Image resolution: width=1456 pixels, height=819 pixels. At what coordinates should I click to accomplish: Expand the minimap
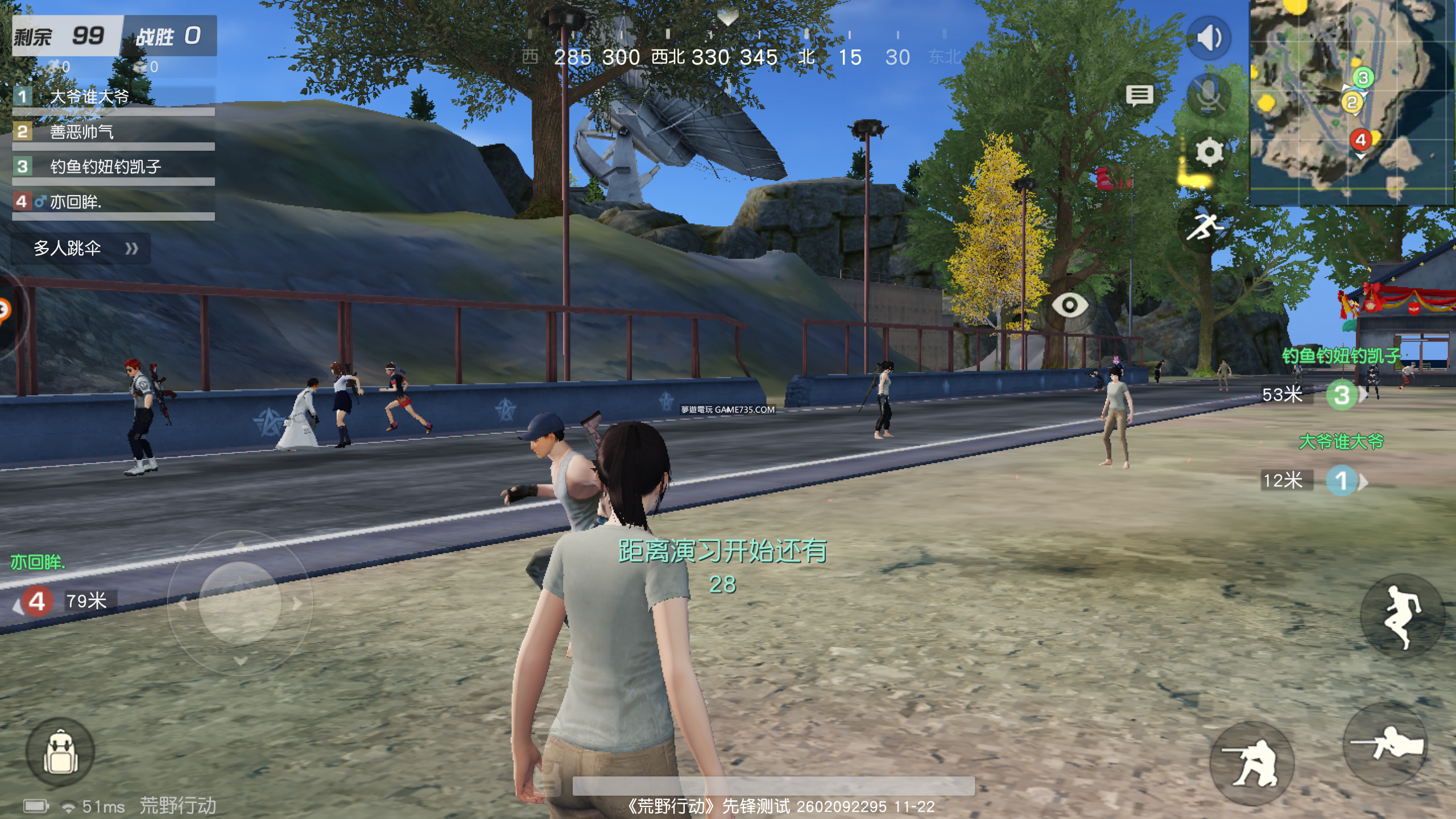[x=1352, y=102]
